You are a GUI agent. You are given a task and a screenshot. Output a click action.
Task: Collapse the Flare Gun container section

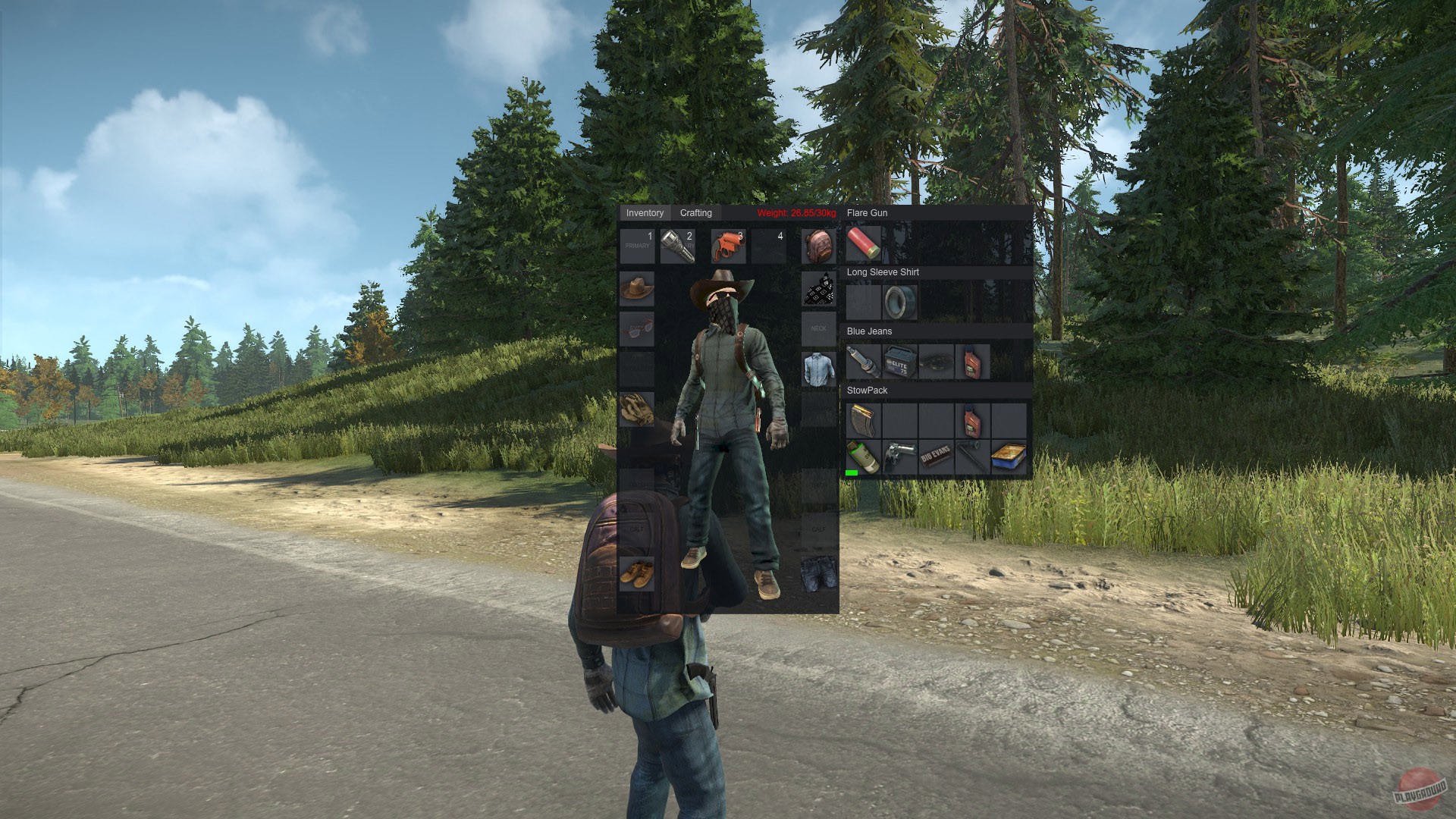[867, 213]
